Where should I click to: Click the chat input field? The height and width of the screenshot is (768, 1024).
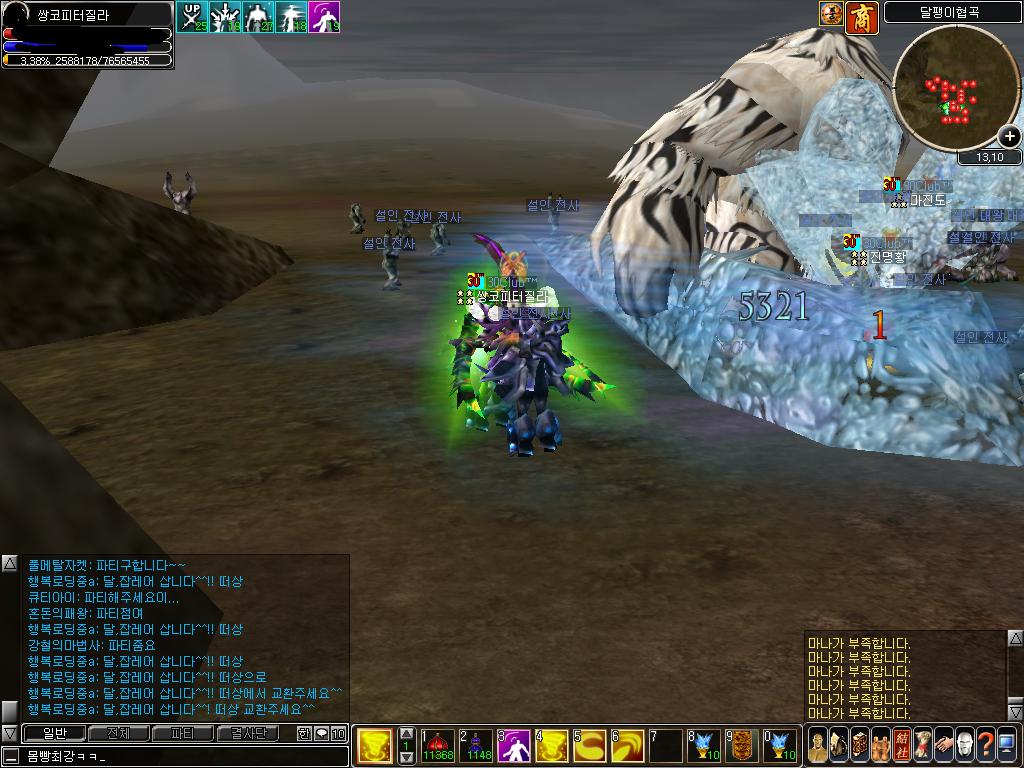(180, 756)
